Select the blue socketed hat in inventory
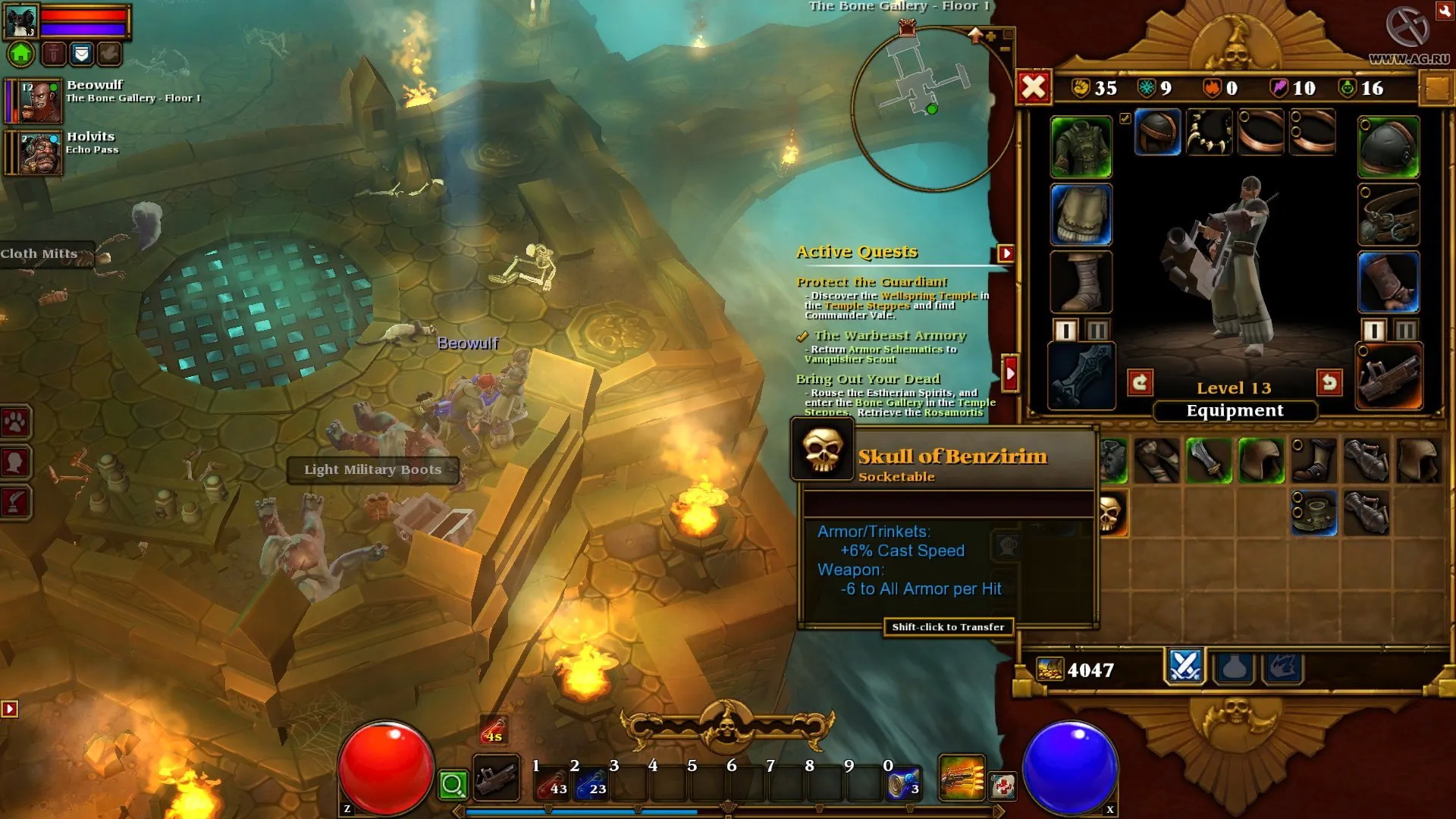1456x819 pixels. [x=1313, y=513]
